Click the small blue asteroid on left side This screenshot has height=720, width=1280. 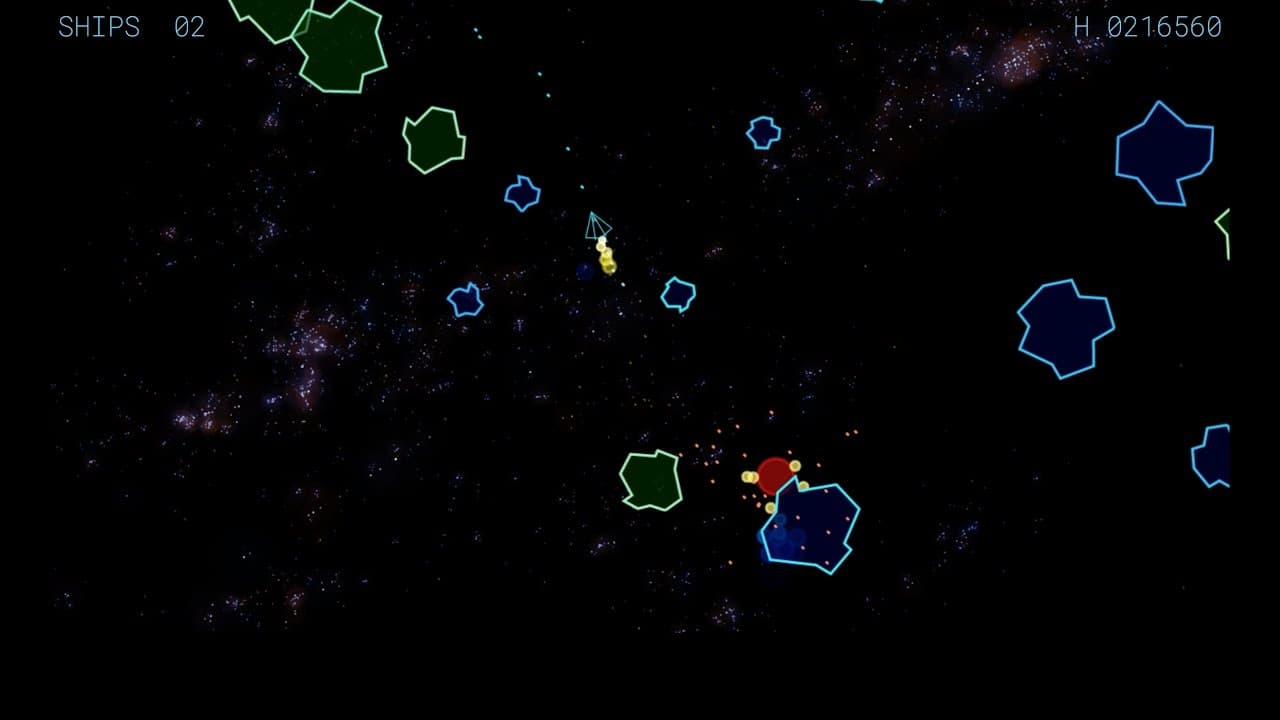tap(465, 300)
